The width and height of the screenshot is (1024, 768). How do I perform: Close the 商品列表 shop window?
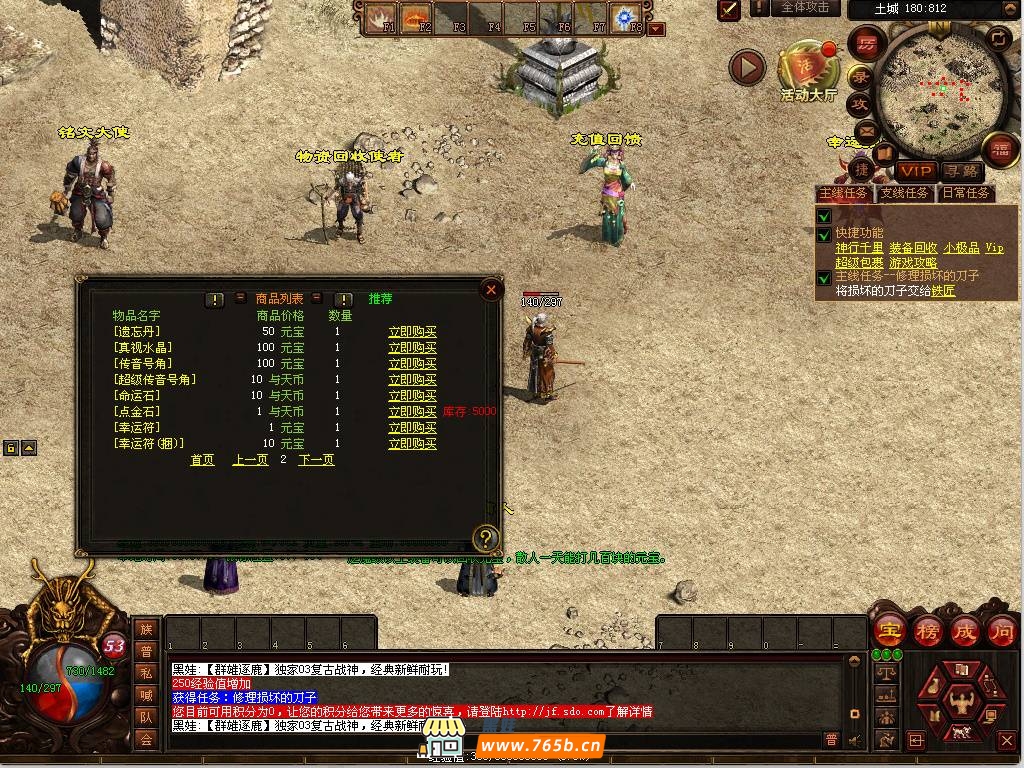(x=491, y=290)
